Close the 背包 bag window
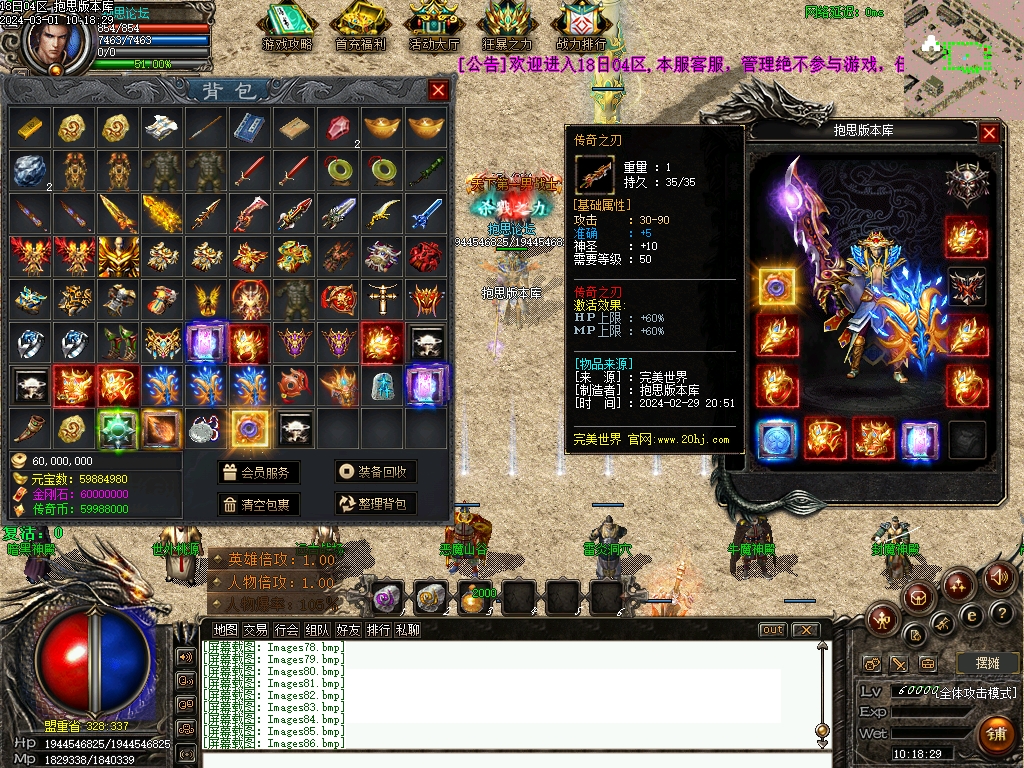1024x768 pixels. [438, 91]
